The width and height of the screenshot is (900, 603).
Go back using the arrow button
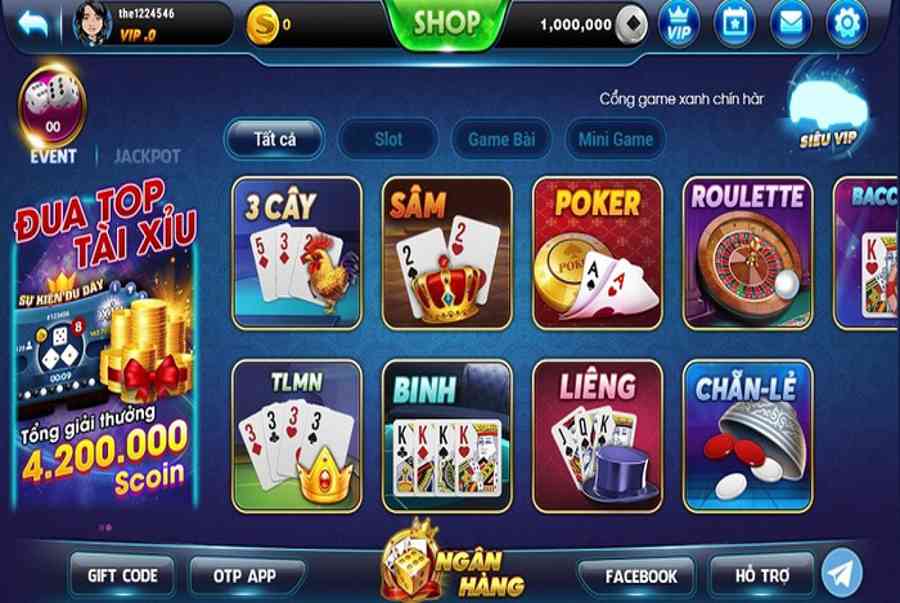pos(32,24)
